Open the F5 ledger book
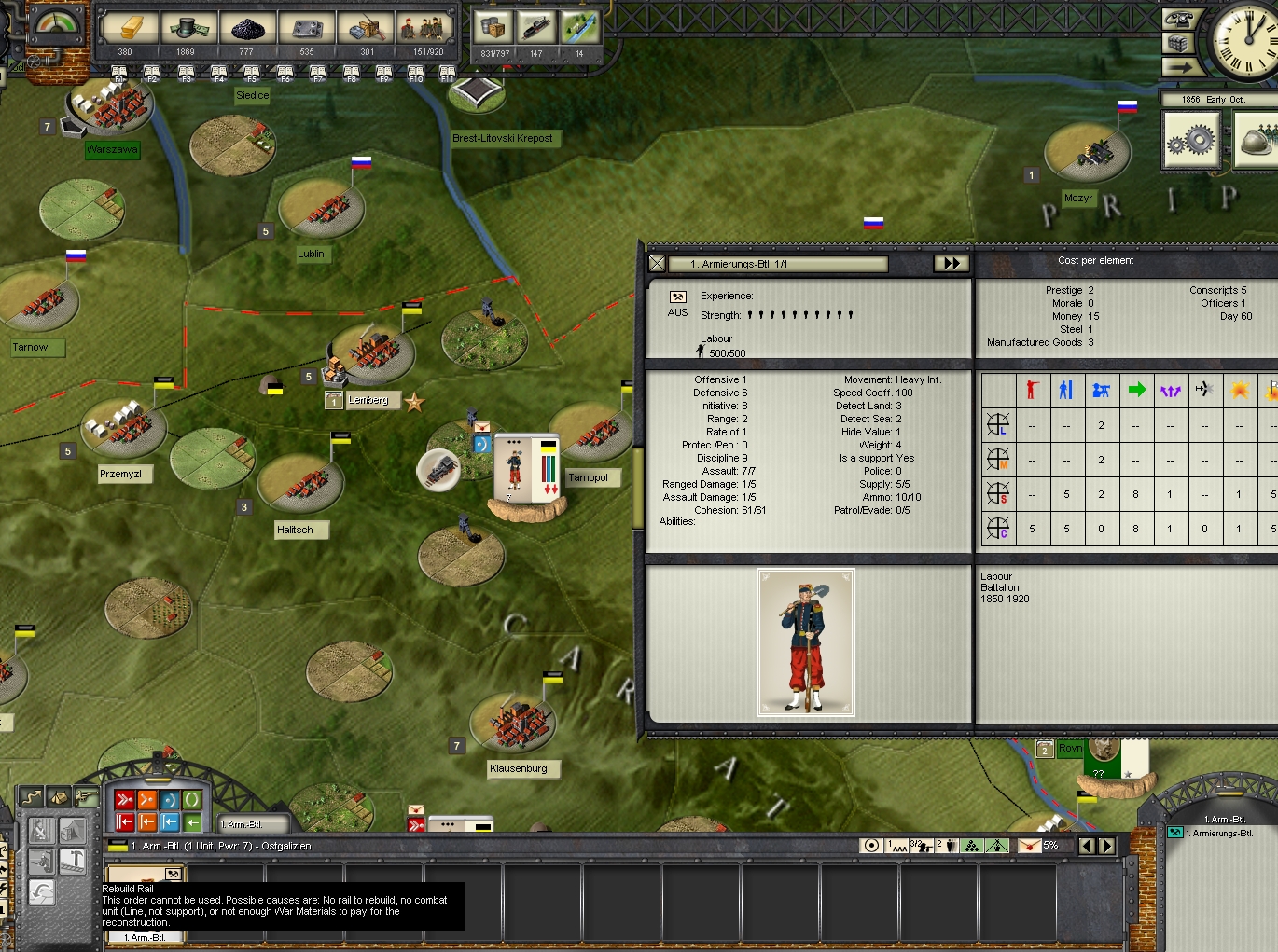Viewport: 1278px width, 952px height. pos(252,74)
